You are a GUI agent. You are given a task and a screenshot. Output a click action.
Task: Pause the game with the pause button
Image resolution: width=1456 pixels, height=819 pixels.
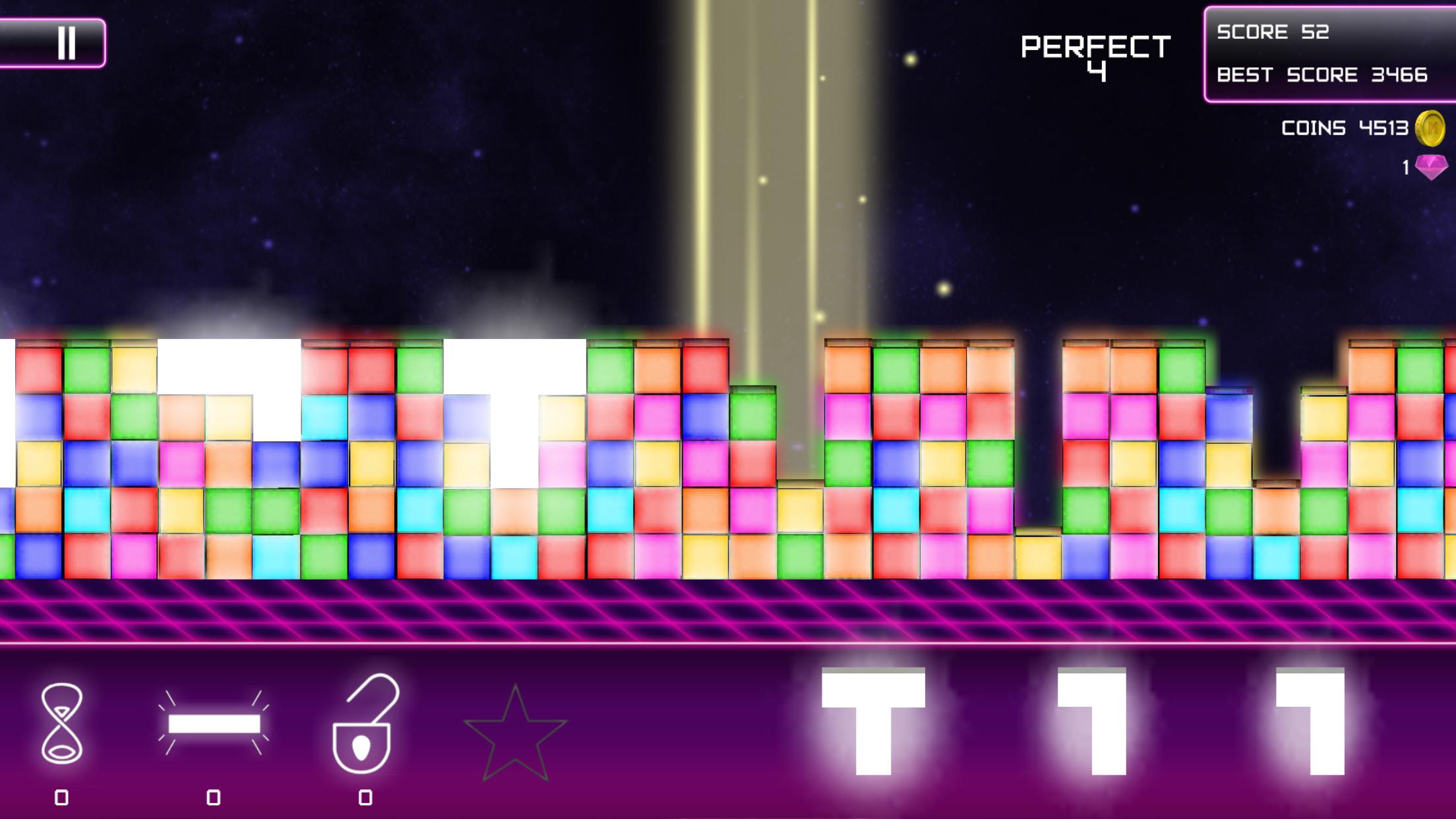(x=66, y=43)
